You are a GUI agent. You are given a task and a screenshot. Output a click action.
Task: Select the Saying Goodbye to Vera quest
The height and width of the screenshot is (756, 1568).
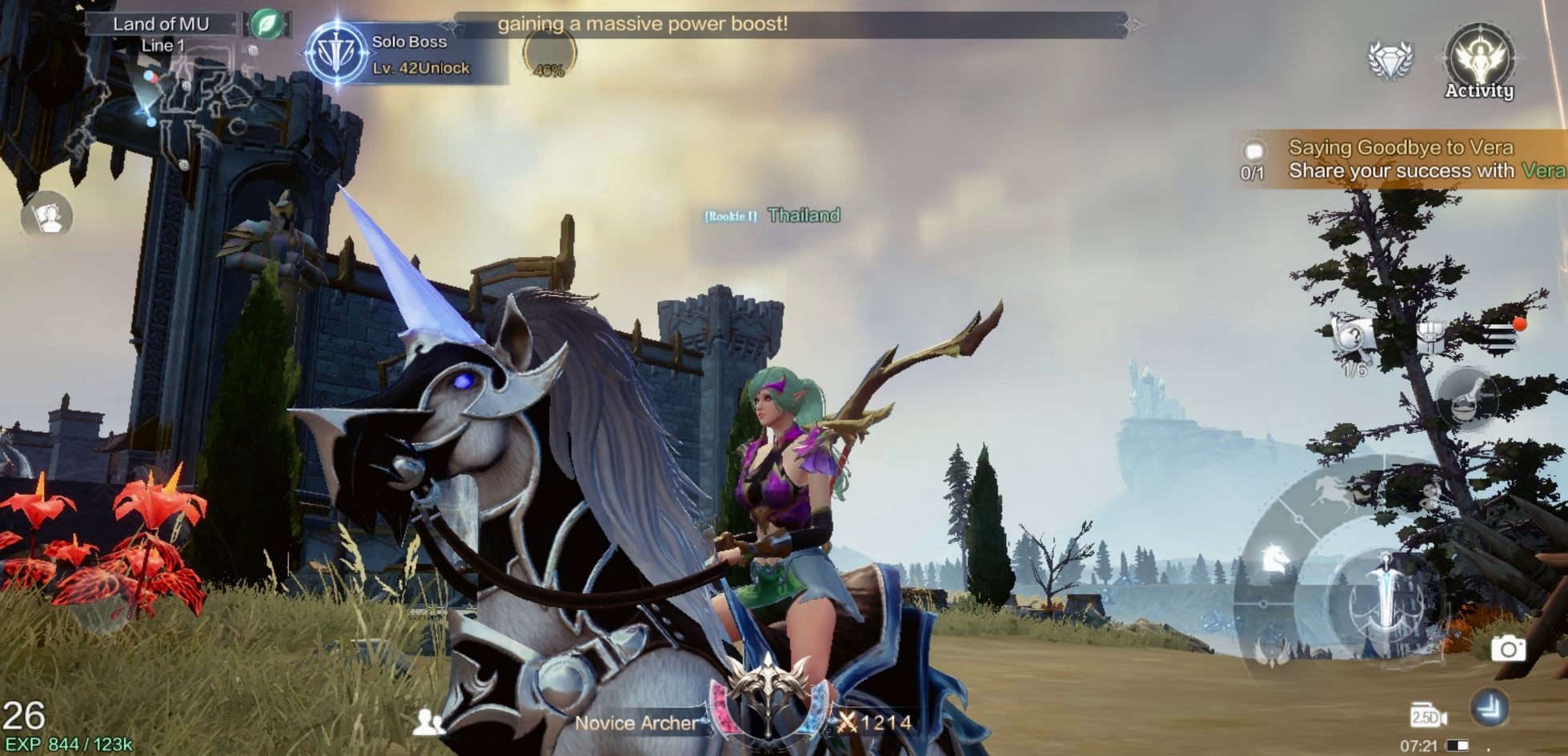click(x=1401, y=159)
